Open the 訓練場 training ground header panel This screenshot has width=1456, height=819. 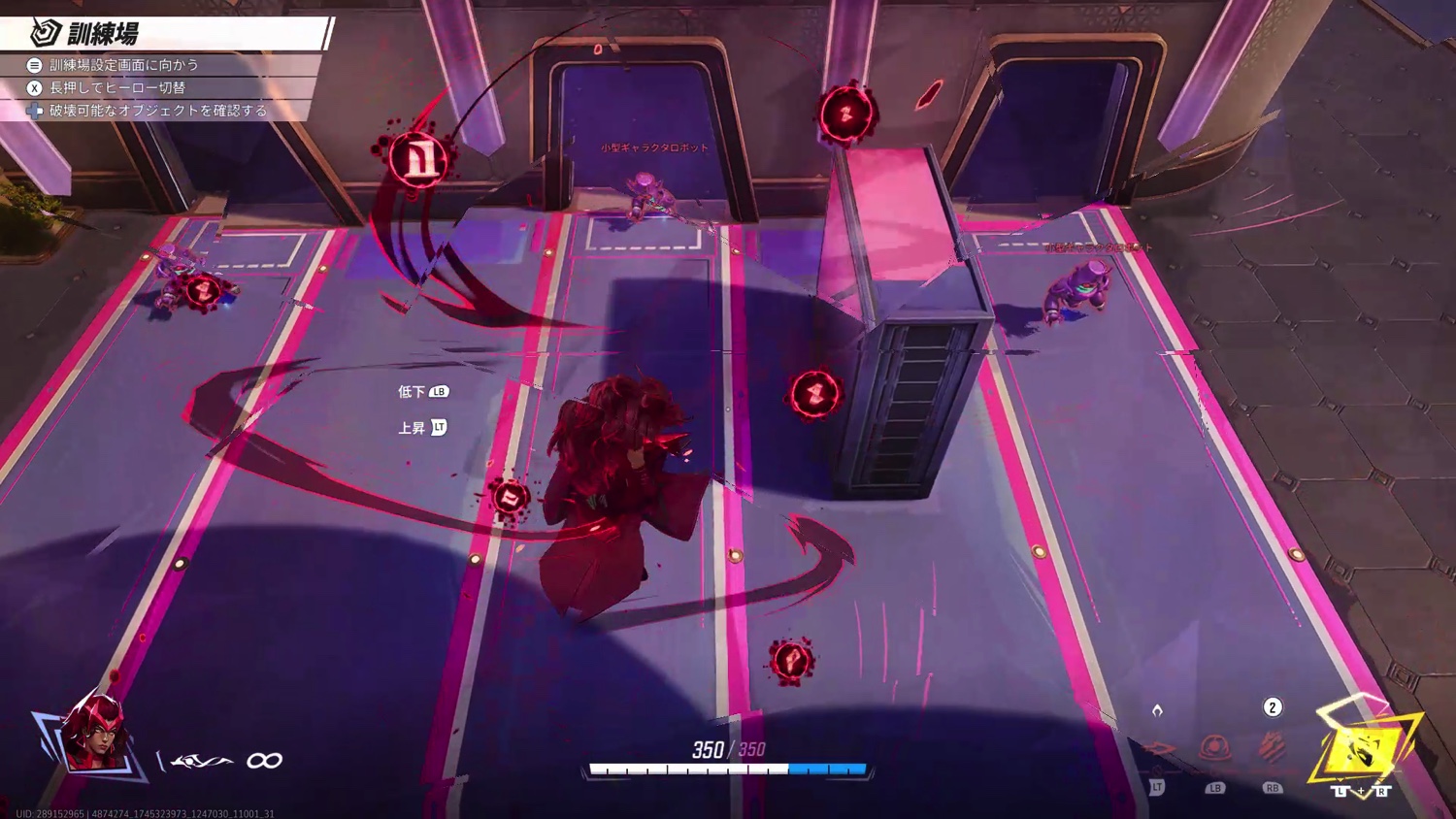pos(167,34)
